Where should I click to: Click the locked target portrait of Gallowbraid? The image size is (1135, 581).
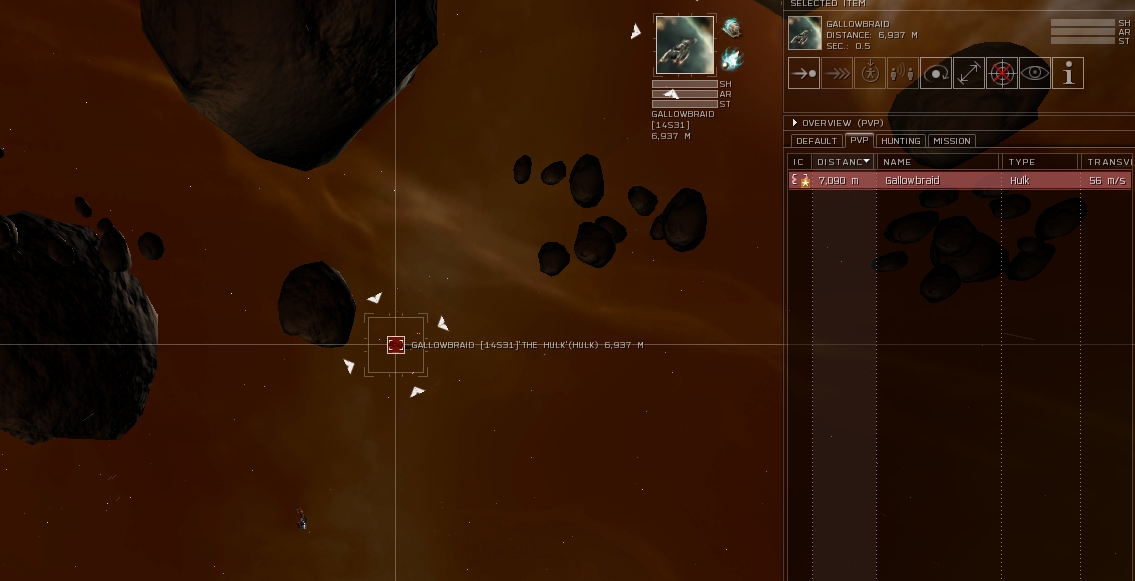[685, 45]
